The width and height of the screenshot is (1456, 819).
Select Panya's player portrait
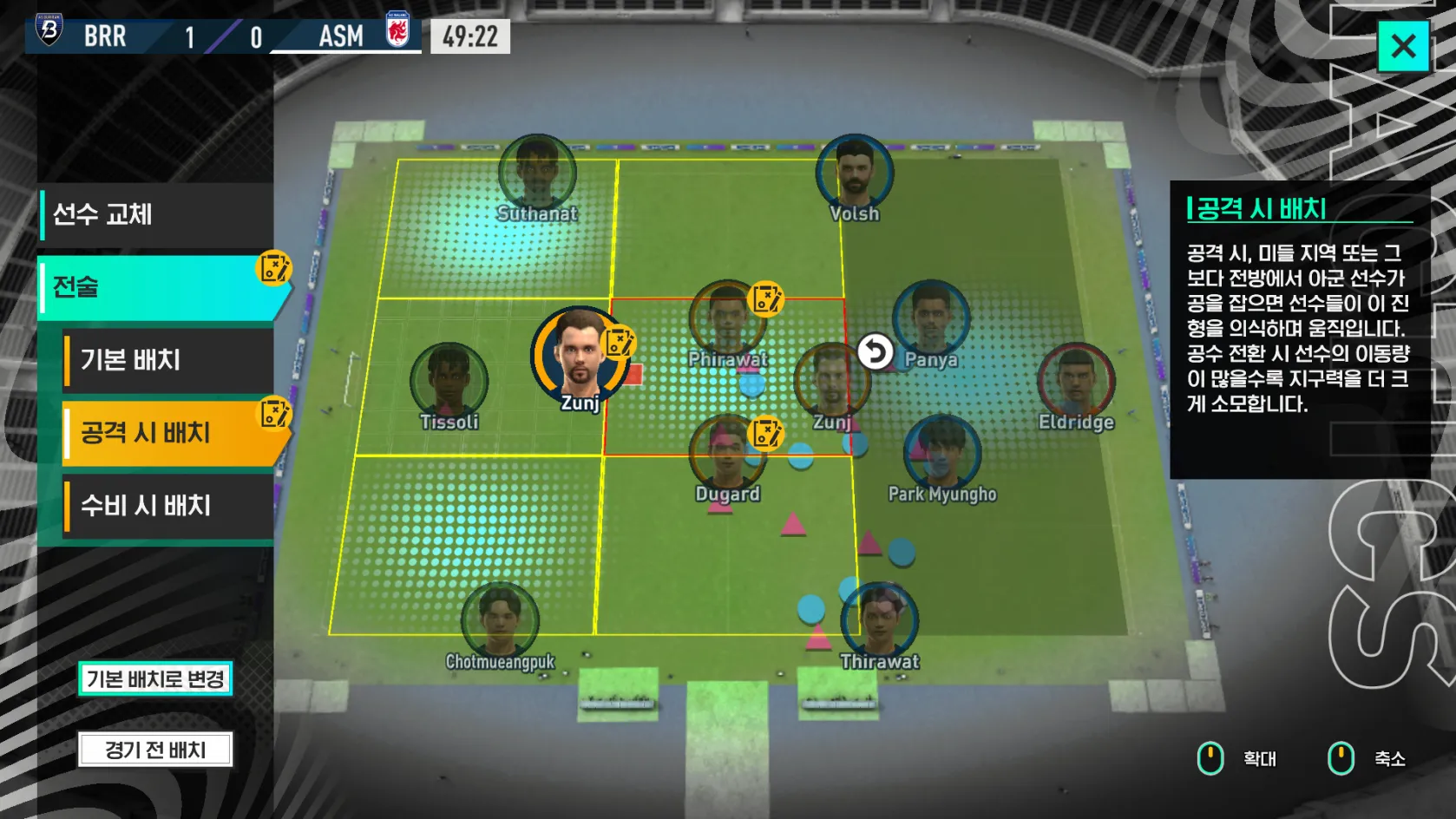coord(930,318)
